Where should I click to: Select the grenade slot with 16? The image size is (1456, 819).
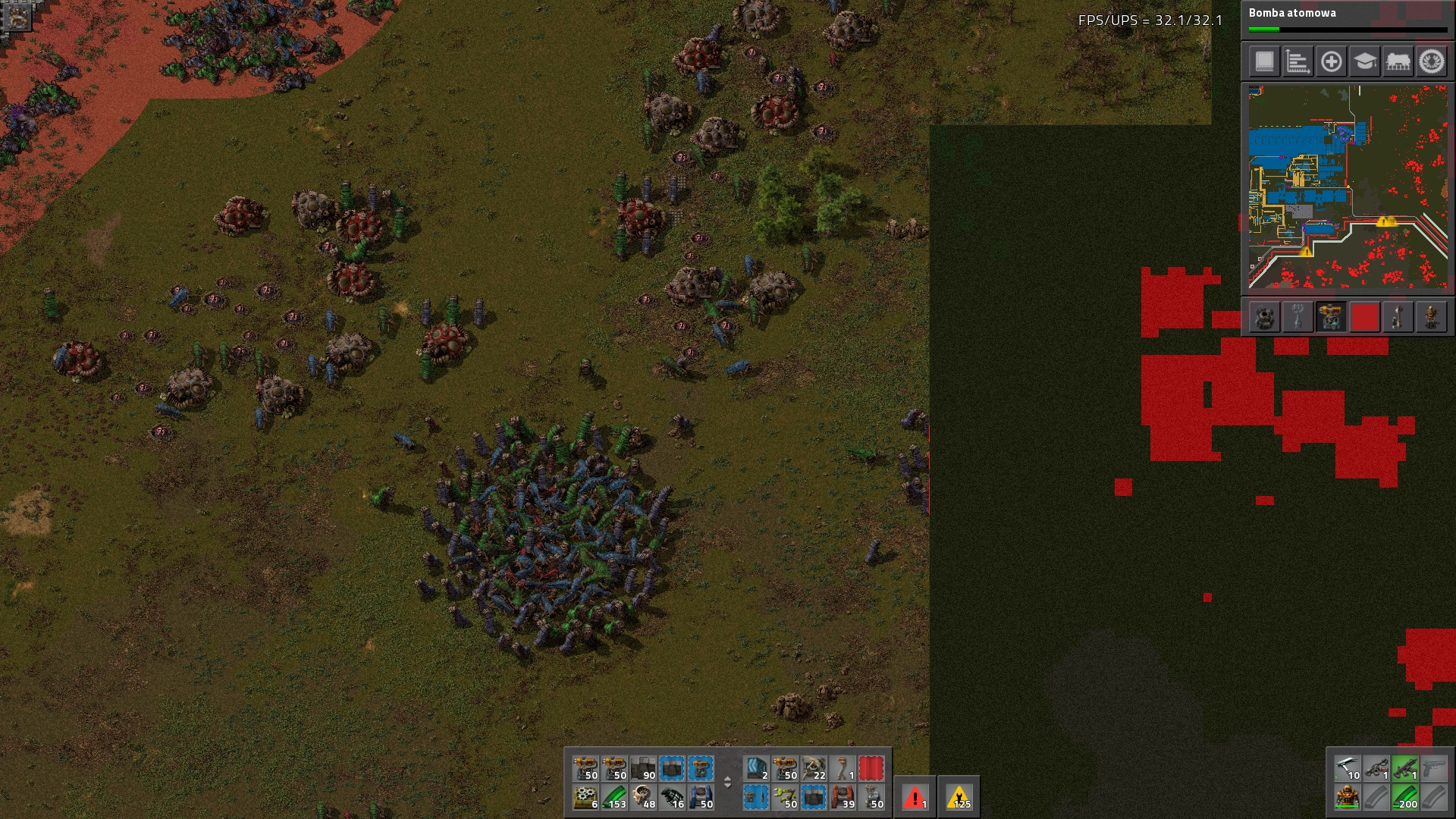click(x=673, y=798)
